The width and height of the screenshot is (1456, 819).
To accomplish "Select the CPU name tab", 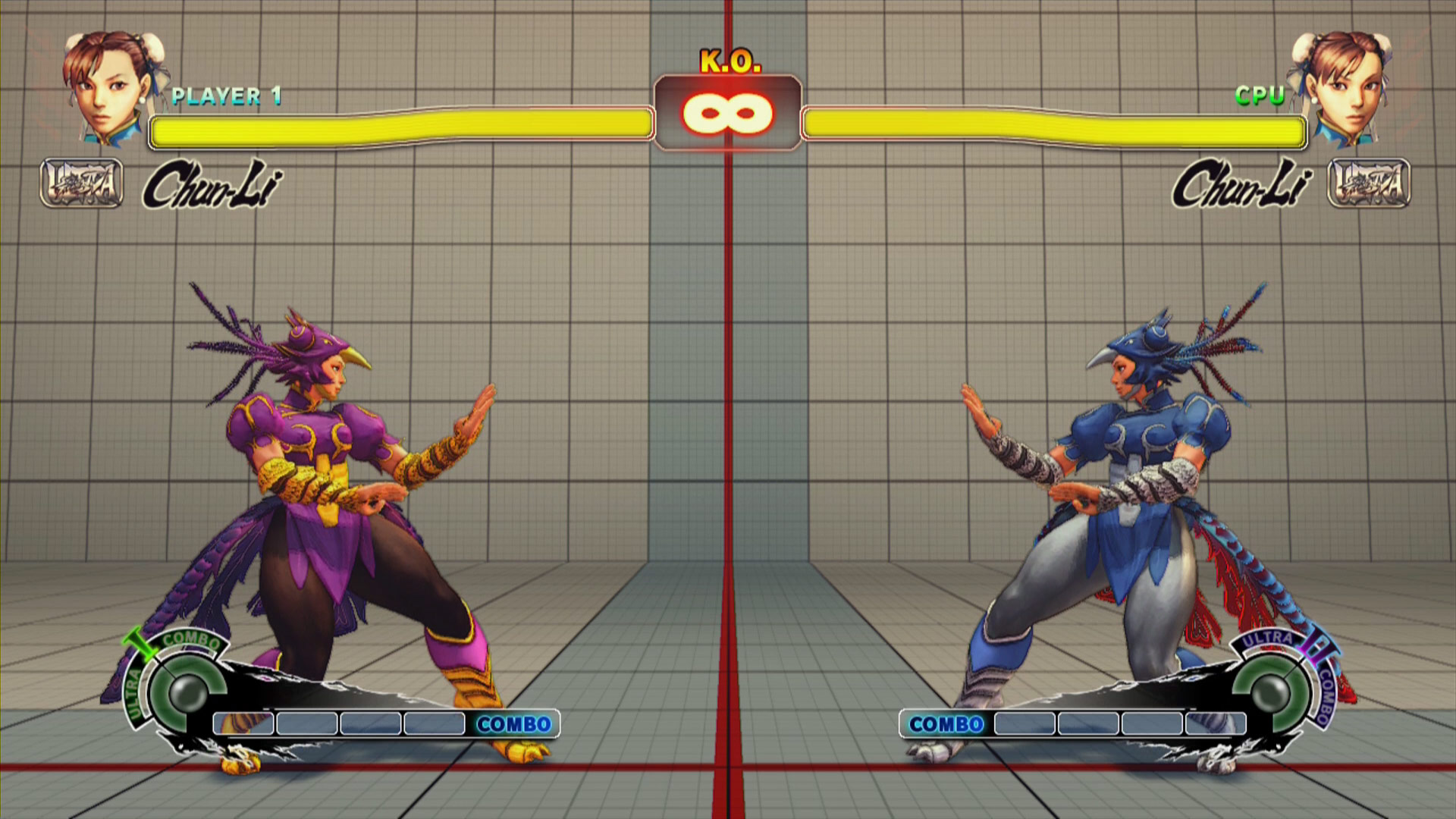I will (1259, 95).
